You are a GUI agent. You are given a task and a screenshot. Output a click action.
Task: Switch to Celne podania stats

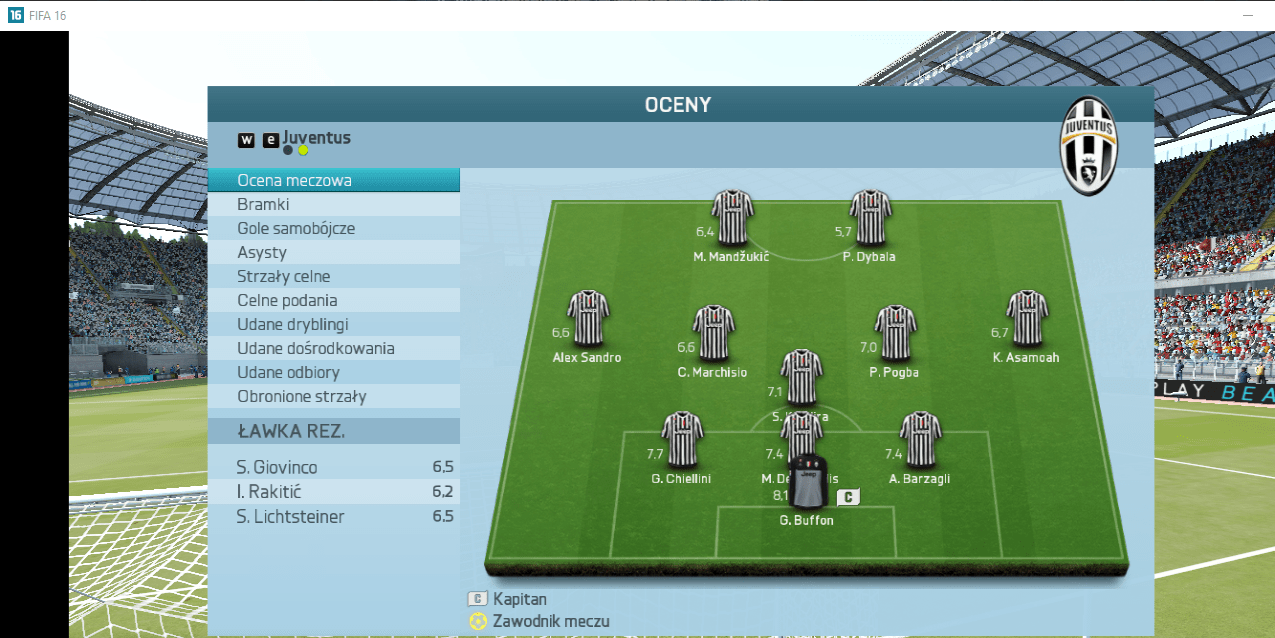click(333, 301)
